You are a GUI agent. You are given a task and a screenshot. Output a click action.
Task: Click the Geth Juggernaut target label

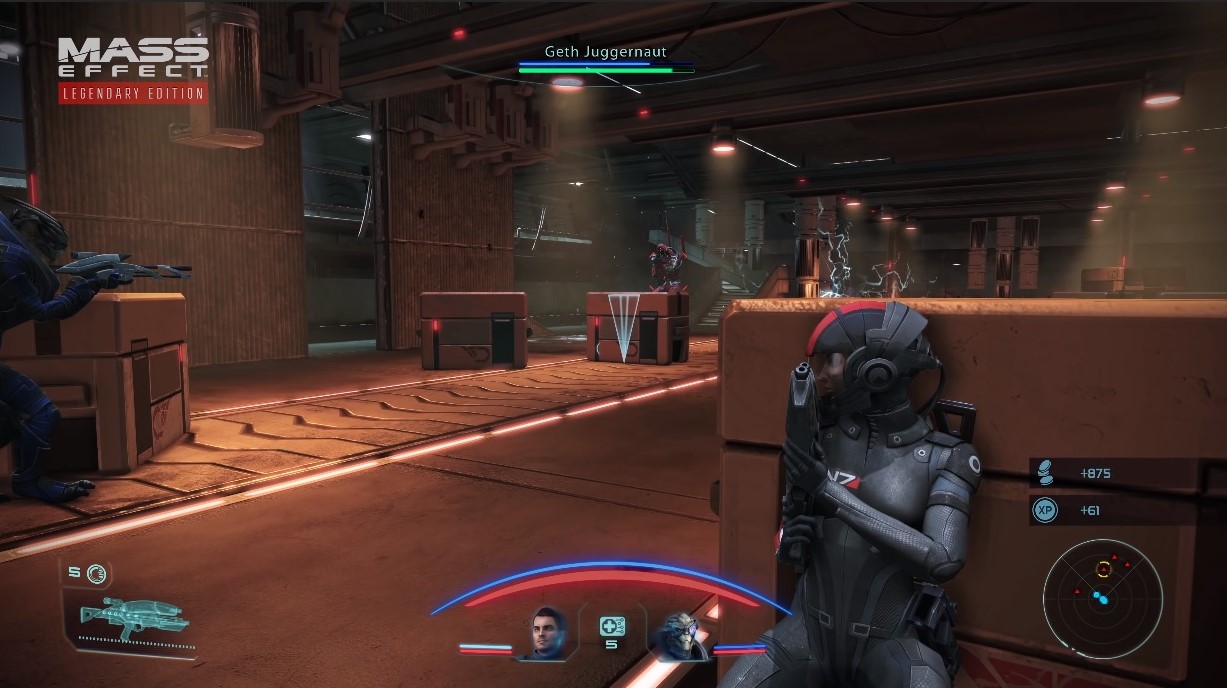[x=605, y=51]
